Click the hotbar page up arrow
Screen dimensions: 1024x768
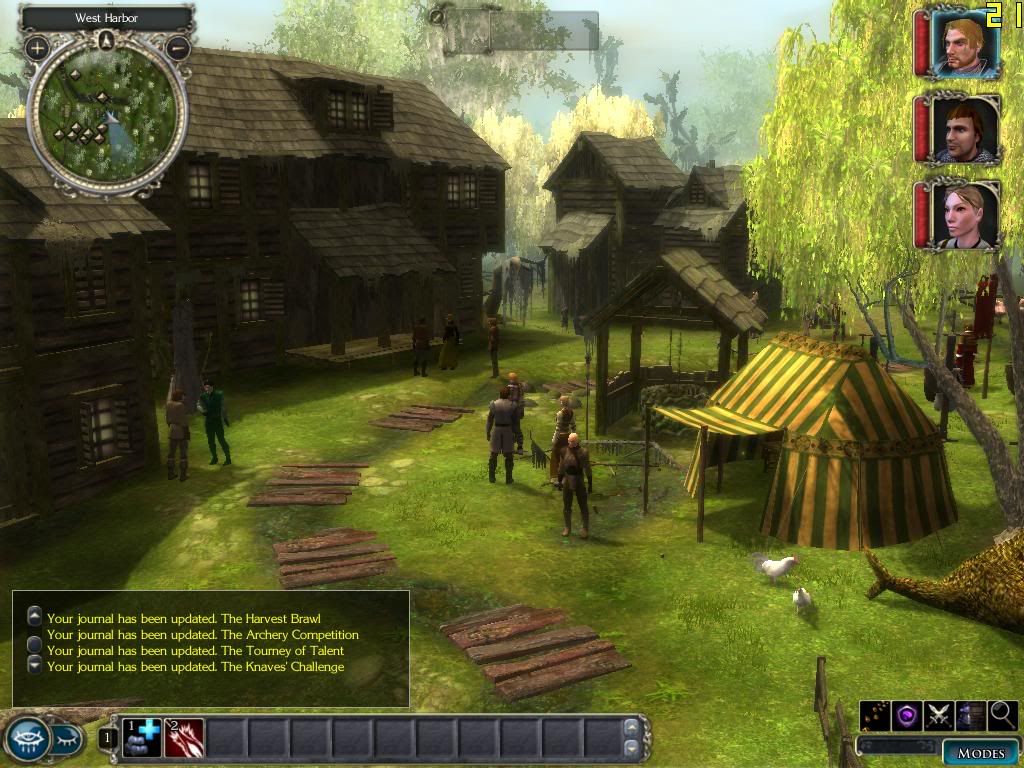[630, 728]
